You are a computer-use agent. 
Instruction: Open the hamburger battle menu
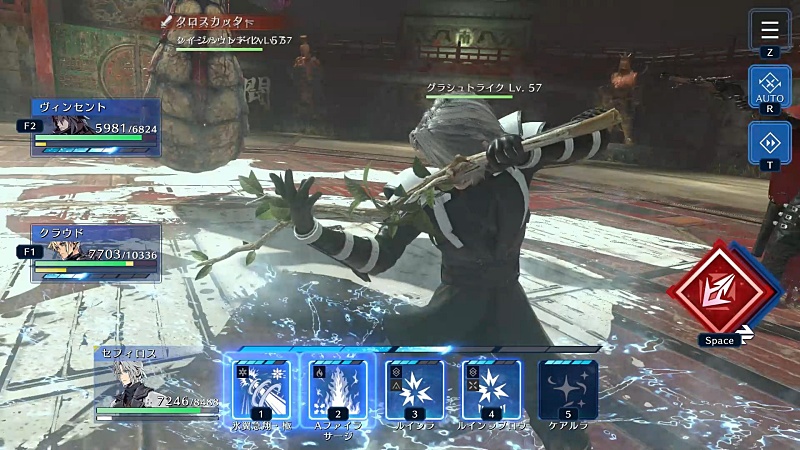pyautogui.click(x=769, y=29)
